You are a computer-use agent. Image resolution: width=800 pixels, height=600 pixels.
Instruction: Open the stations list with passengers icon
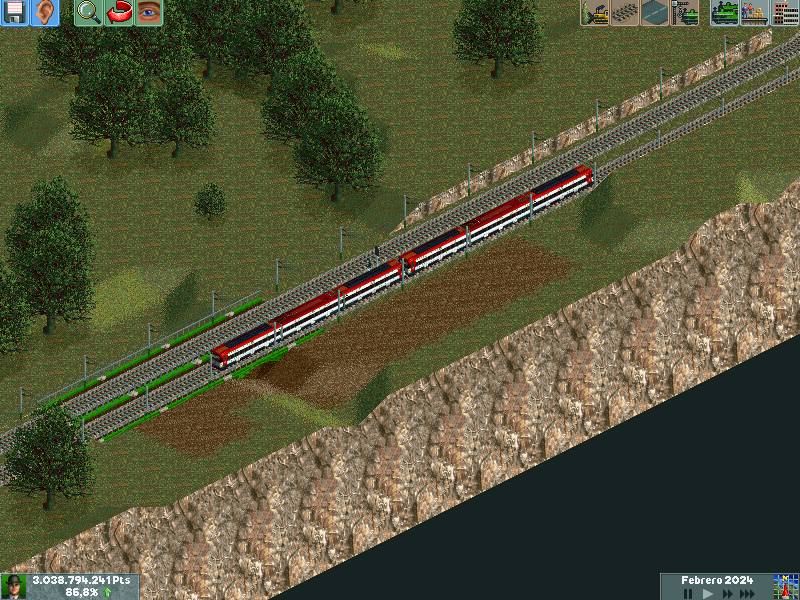[x=754, y=13]
